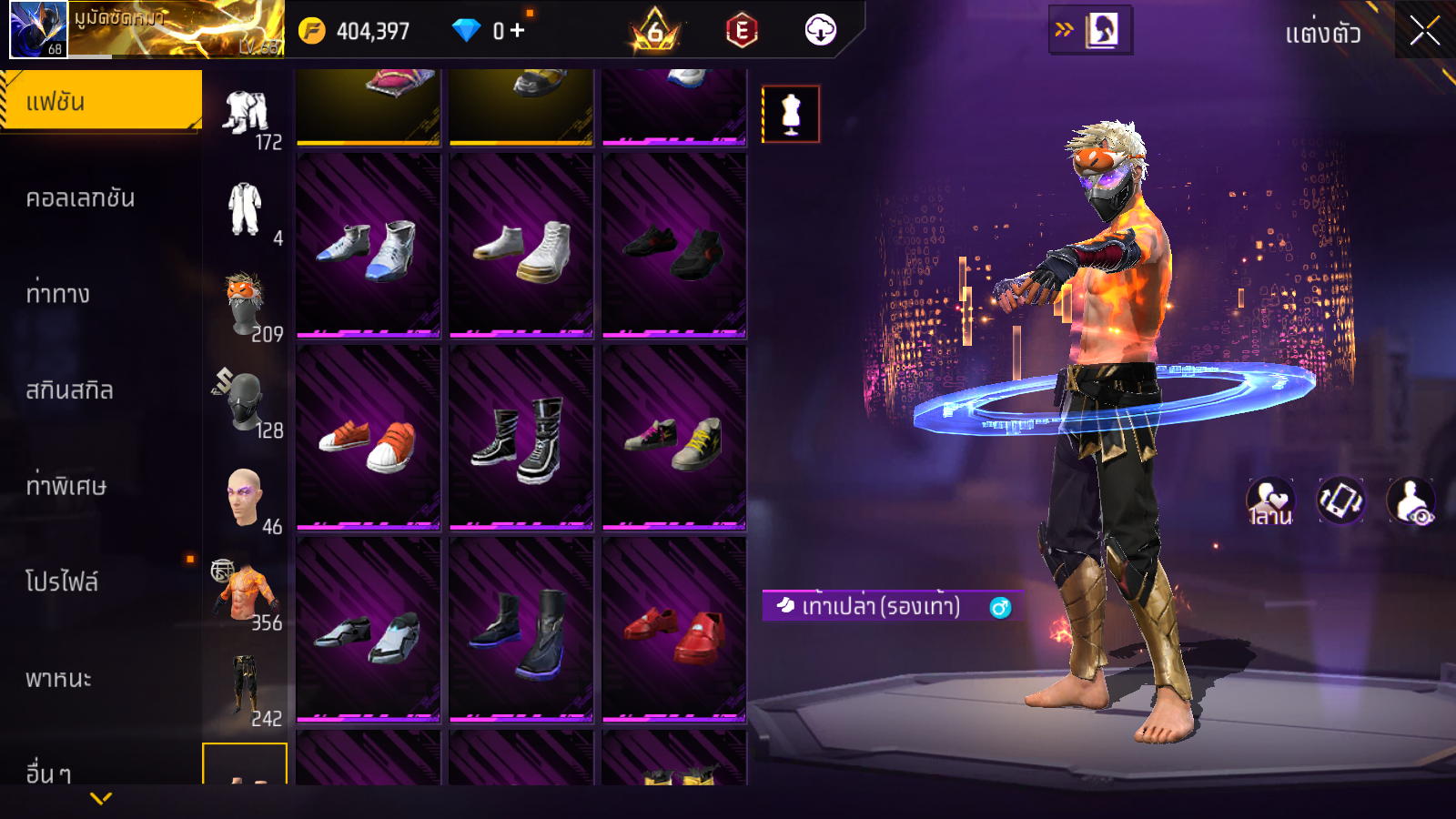Open the cloud download icon

(x=820, y=30)
